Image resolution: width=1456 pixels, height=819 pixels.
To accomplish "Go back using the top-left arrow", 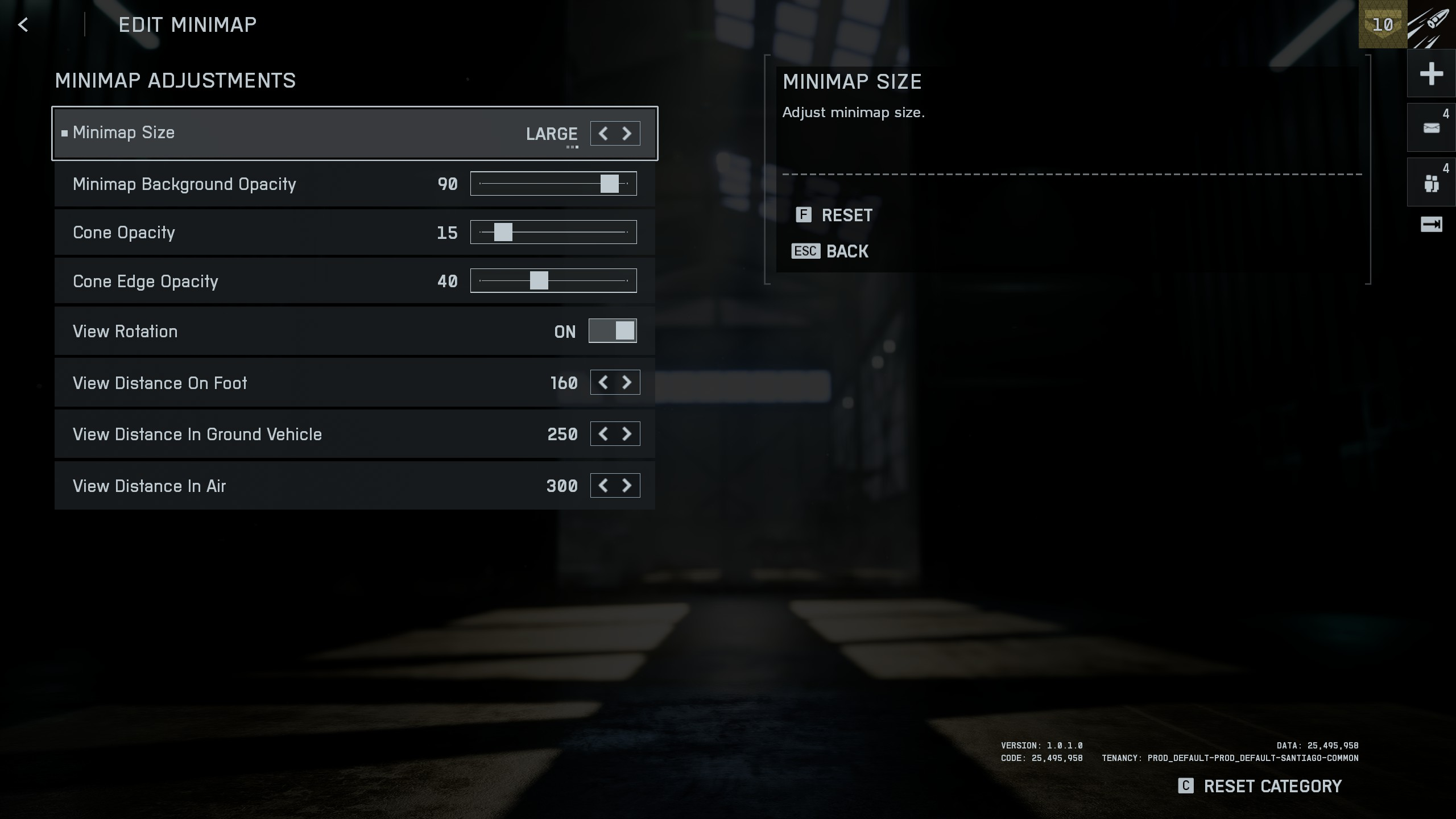I will (23, 25).
